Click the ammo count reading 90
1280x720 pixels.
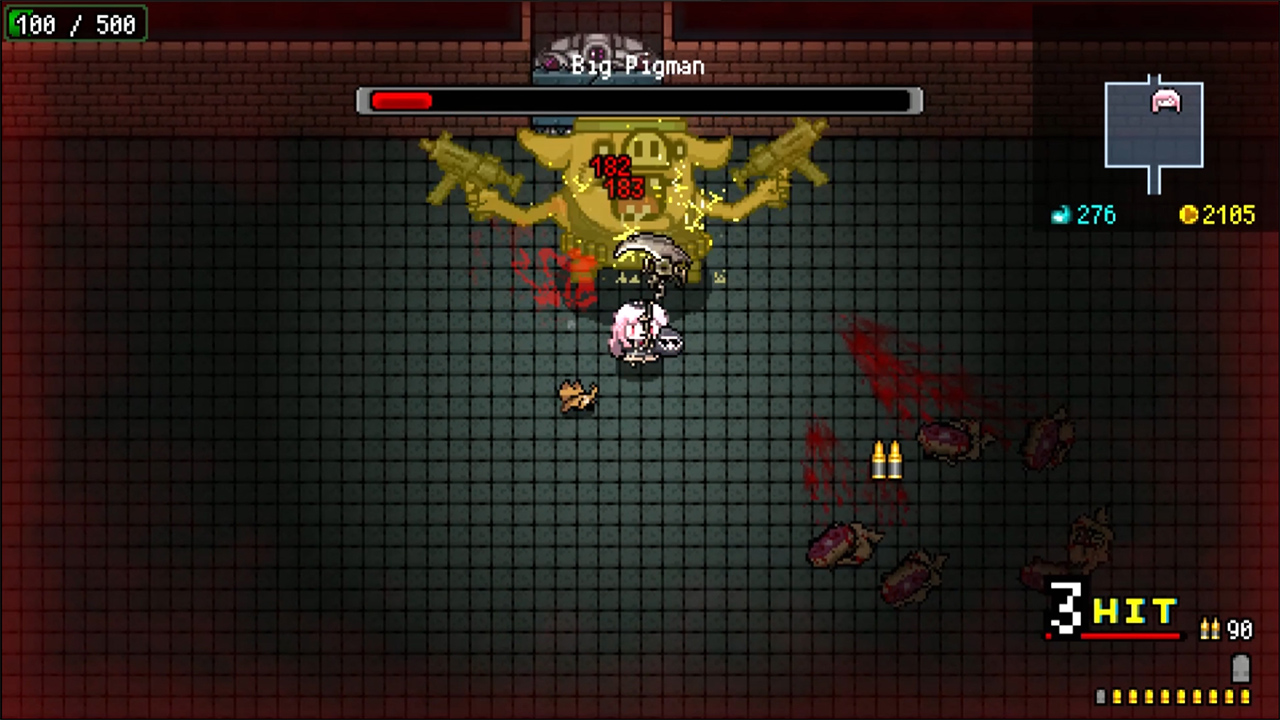1238,628
